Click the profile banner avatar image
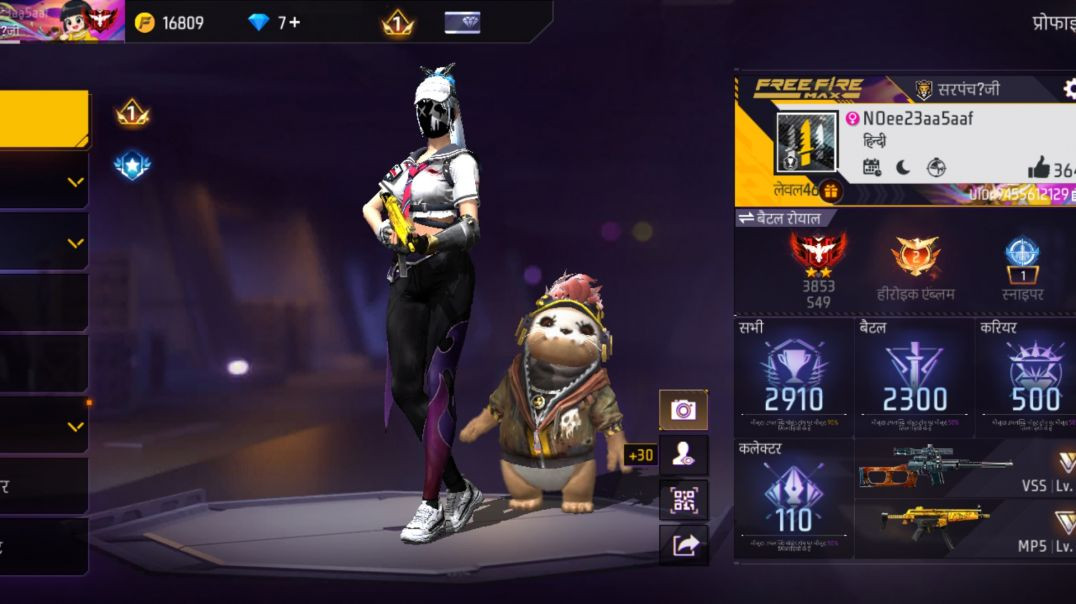The width and height of the screenshot is (1076, 604). [807, 142]
